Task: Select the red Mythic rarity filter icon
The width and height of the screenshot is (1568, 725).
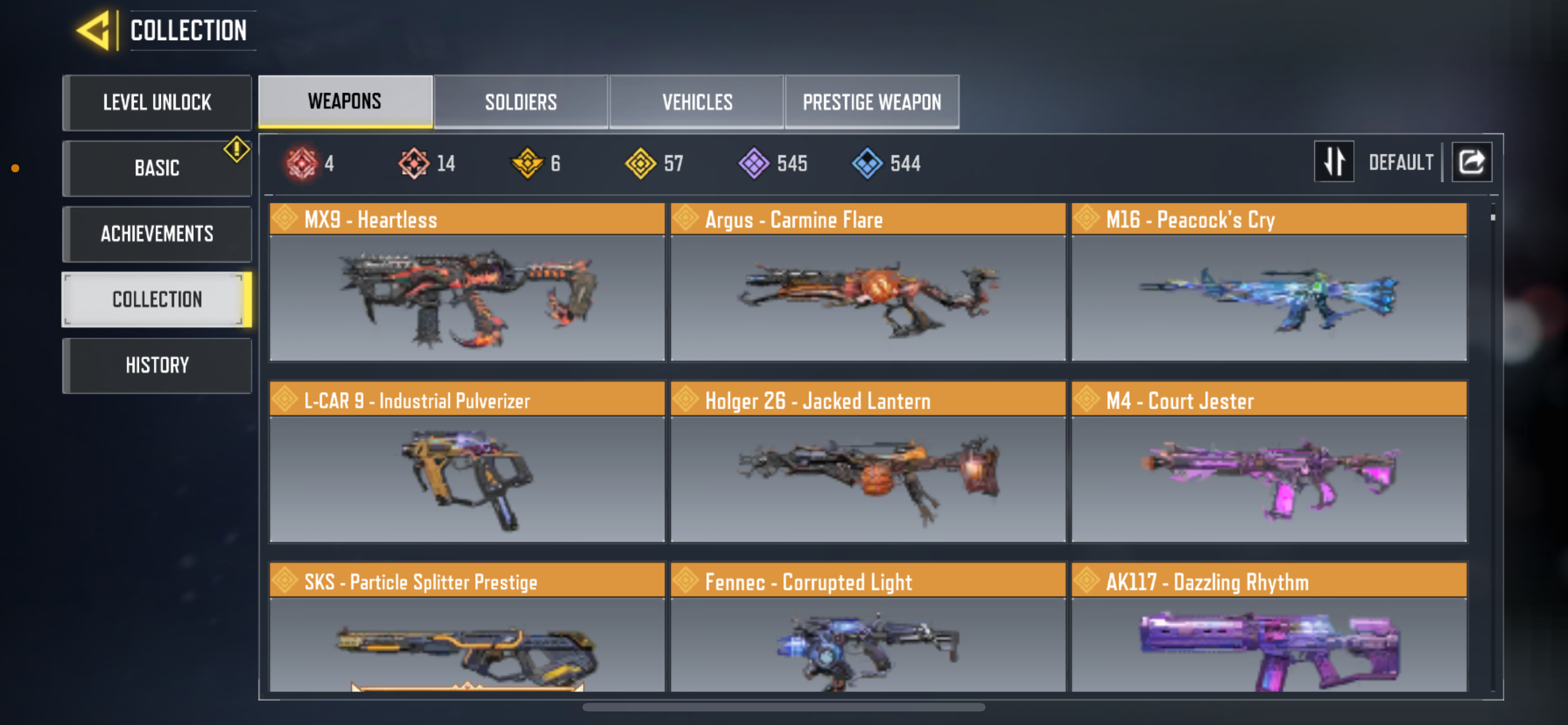Action: (x=303, y=162)
